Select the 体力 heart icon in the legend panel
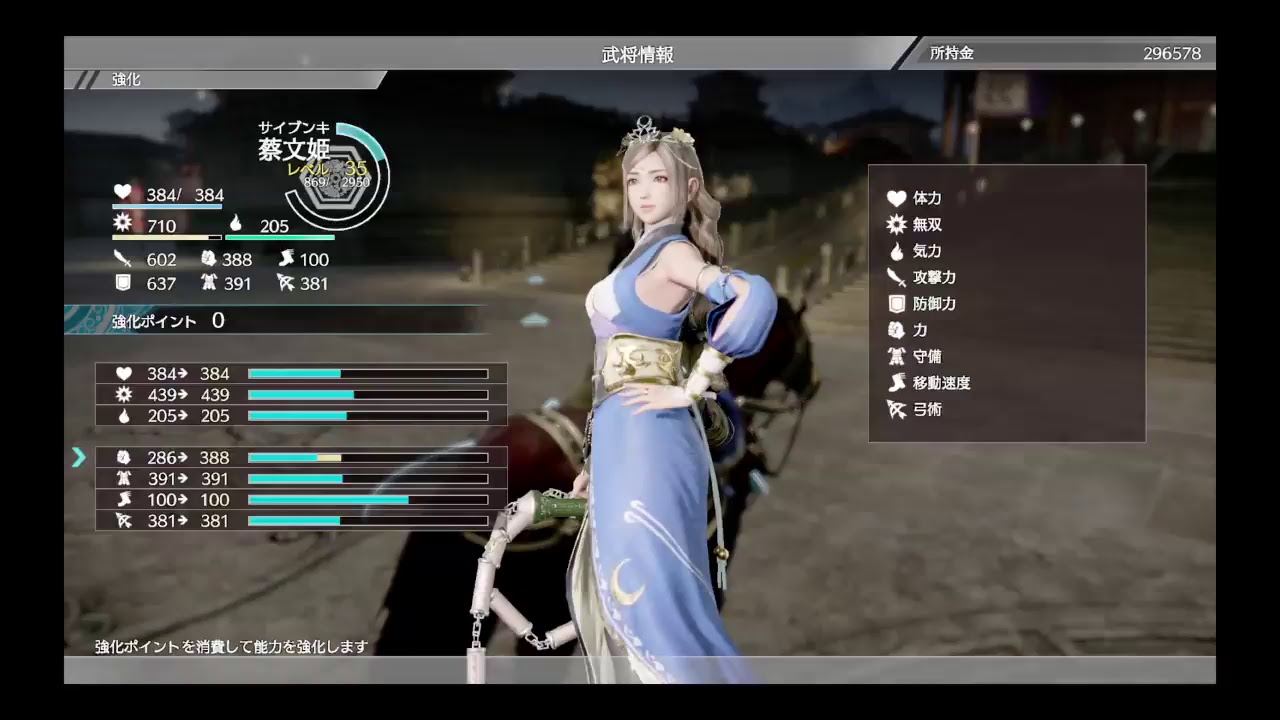This screenshot has height=720, width=1280. [898, 198]
